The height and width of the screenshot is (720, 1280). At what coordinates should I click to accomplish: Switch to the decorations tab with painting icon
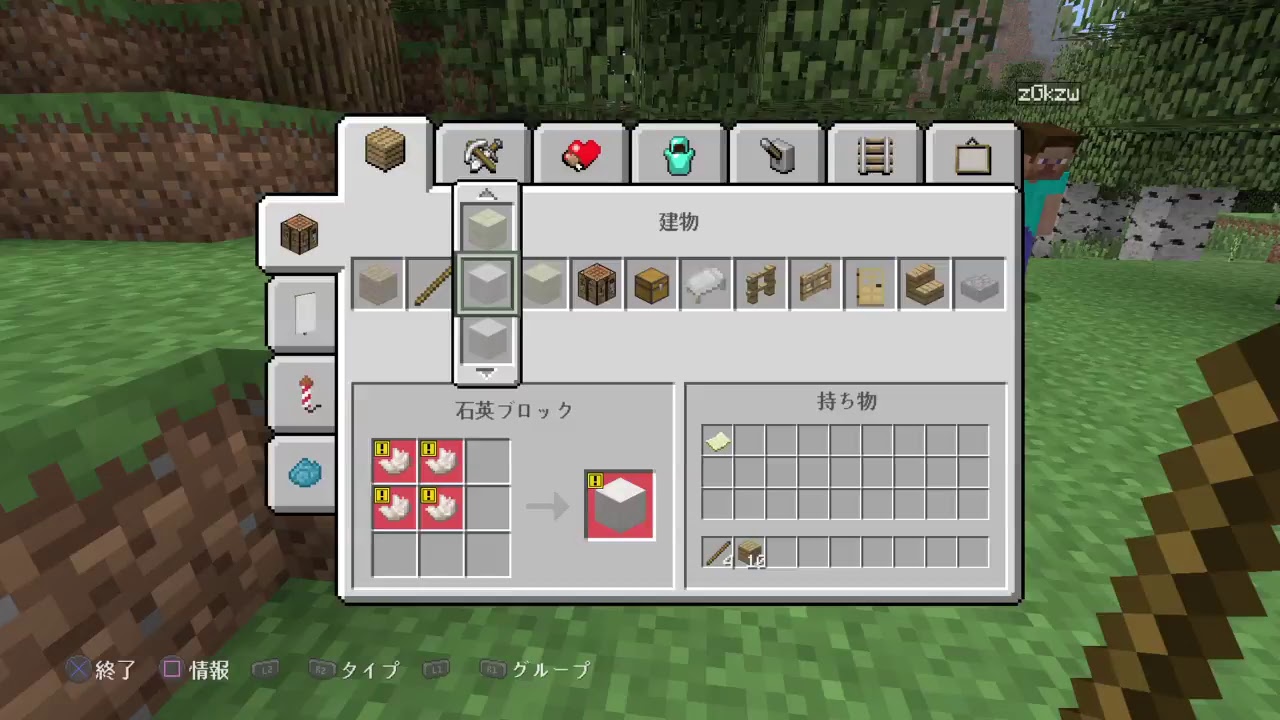(973, 152)
